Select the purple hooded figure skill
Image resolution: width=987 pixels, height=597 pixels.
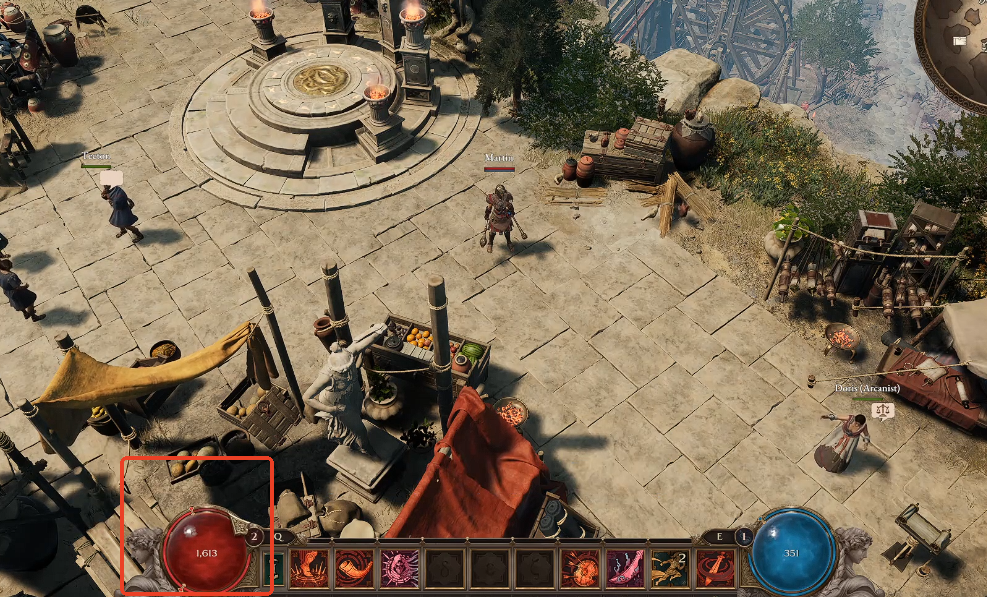(x=399, y=568)
